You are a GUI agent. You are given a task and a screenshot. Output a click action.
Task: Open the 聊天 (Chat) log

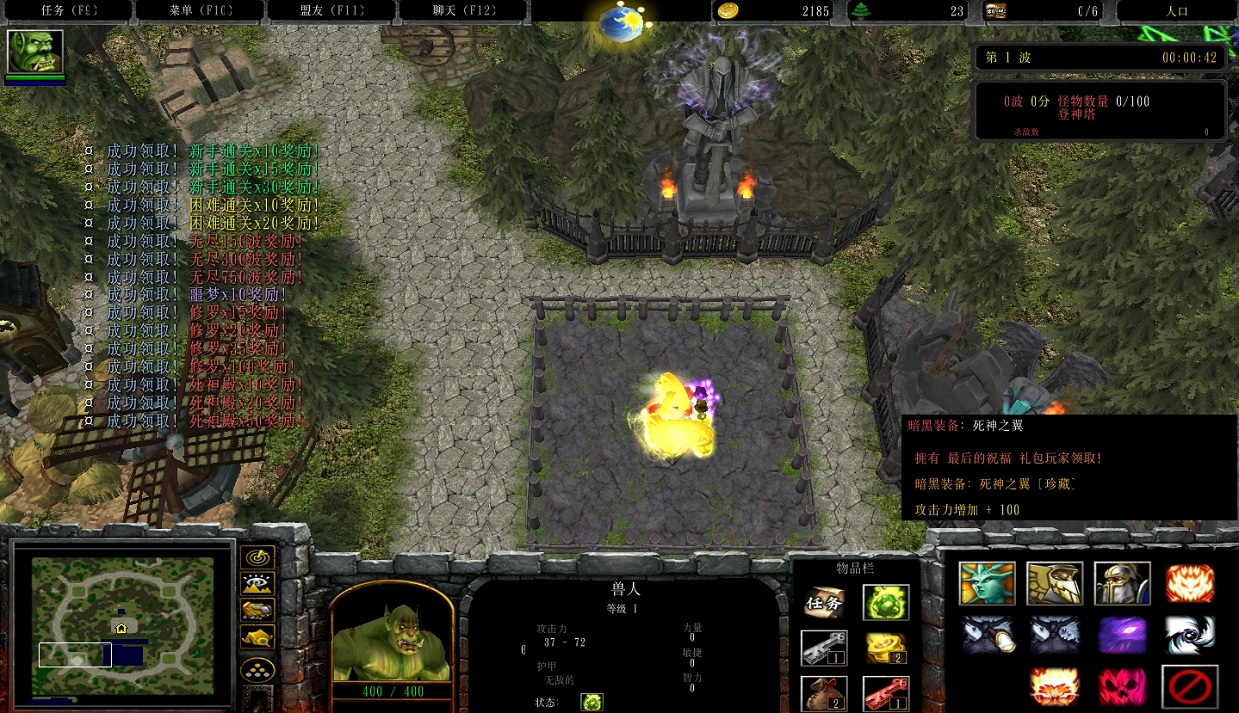(x=463, y=11)
